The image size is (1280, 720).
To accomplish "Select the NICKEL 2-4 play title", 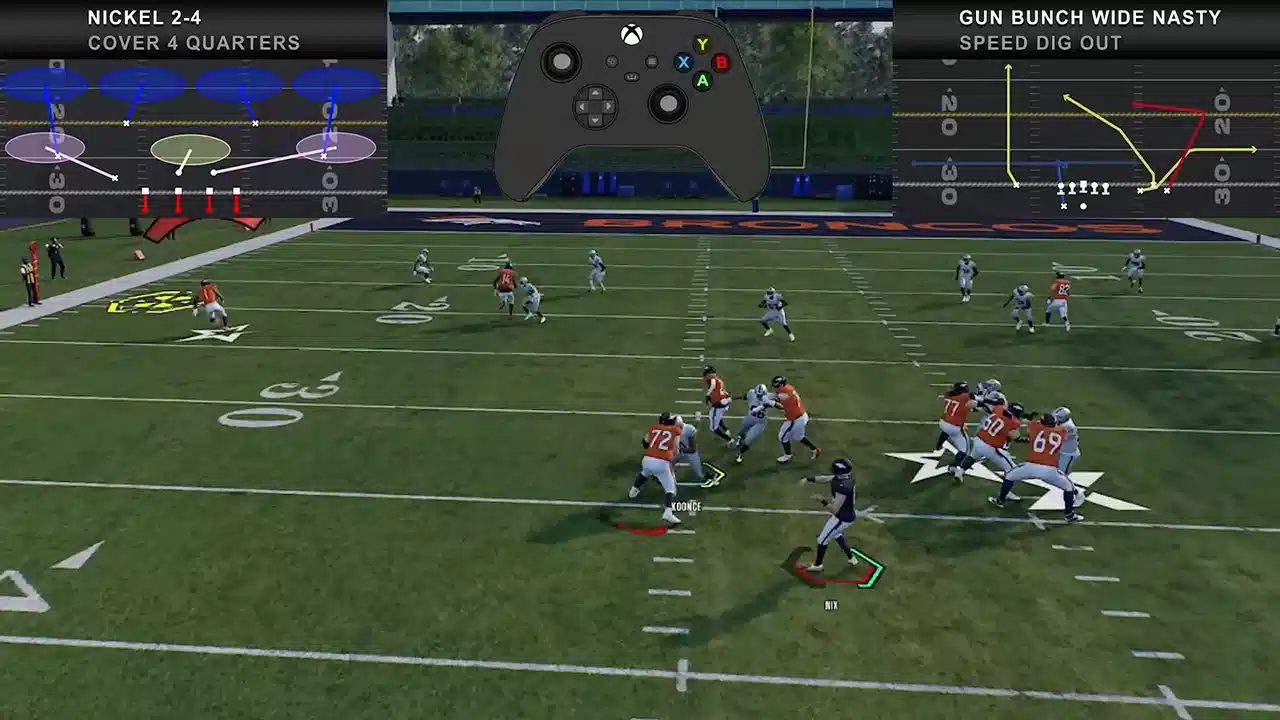I will point(144,17).
